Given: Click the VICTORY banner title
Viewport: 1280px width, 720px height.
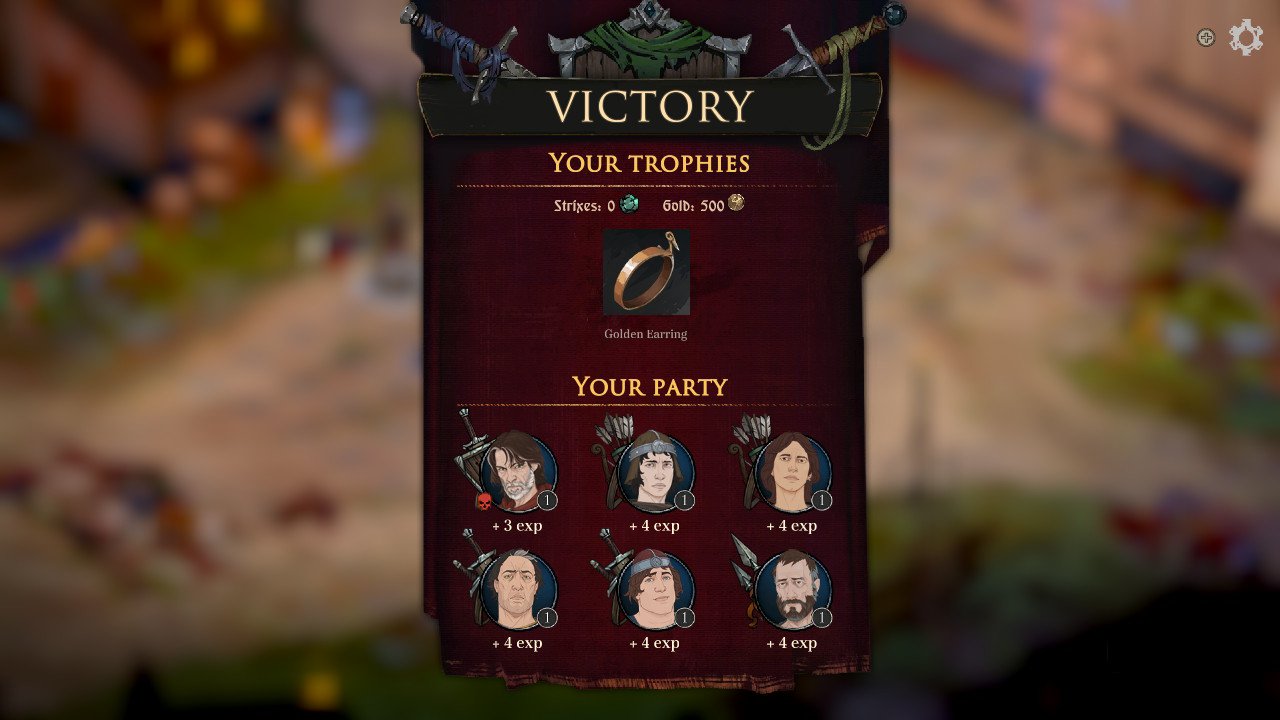Looking at the screenshot, I should 651,103.
